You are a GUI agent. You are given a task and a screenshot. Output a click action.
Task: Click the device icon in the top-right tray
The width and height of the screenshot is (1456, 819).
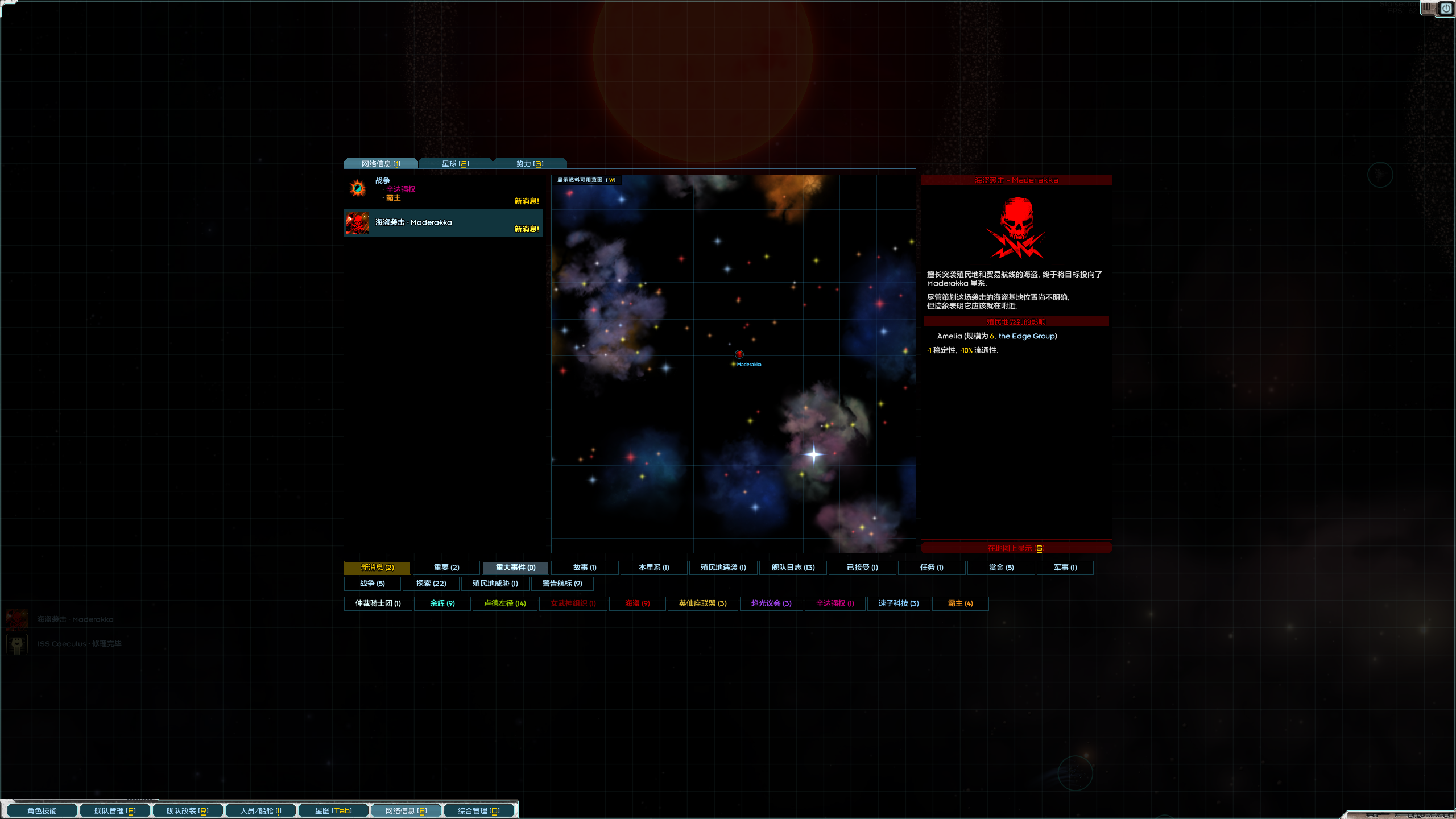1428,7
